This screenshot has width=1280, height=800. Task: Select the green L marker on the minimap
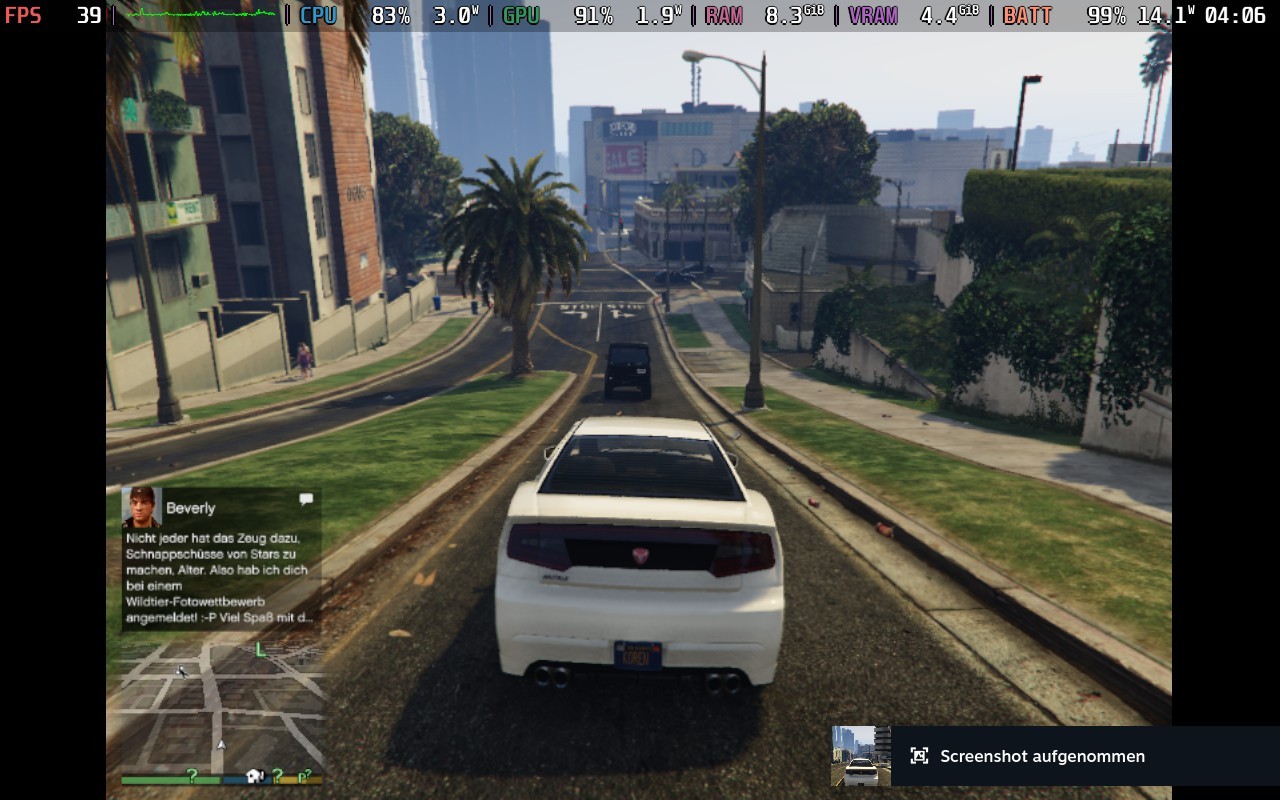coord(261,650)
